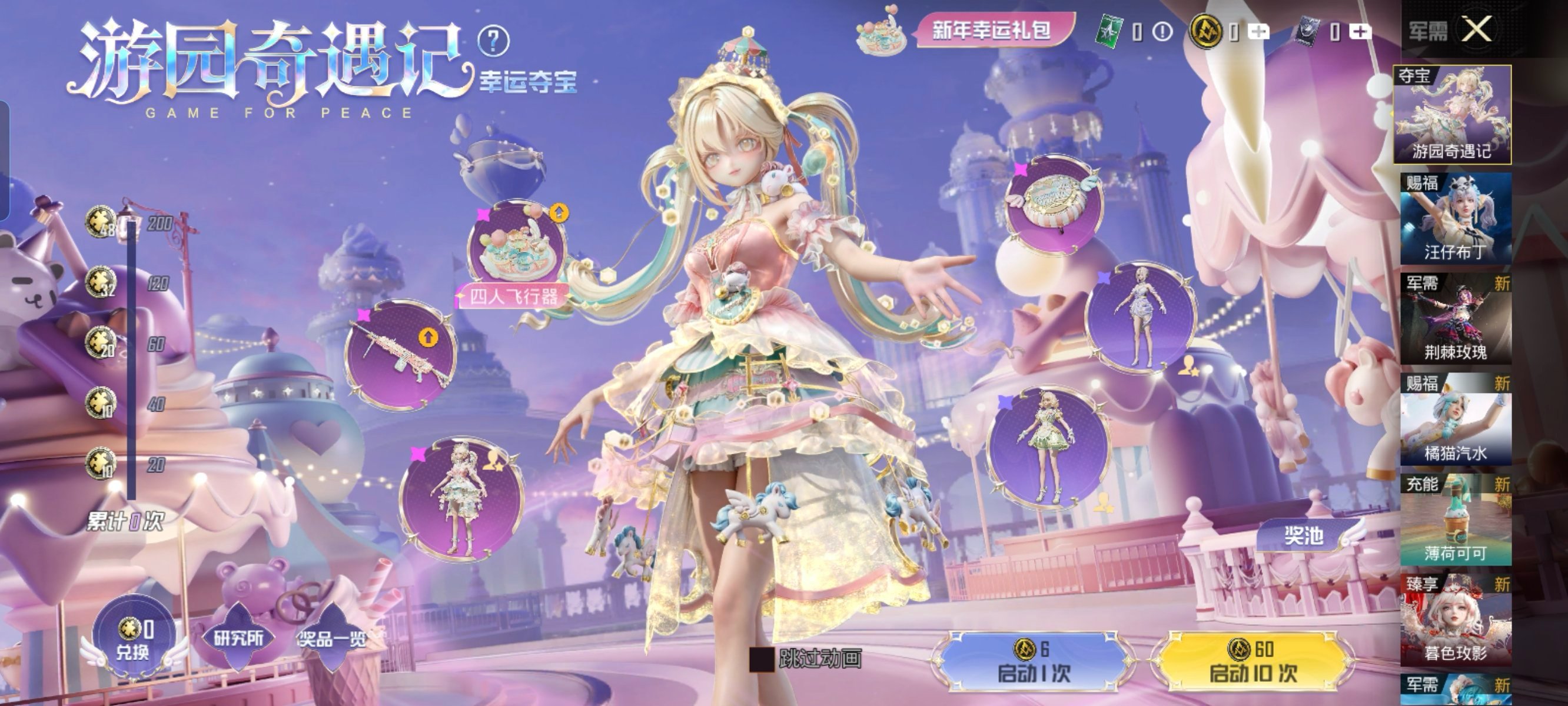1568x706 pixels.
Task: Toggle the 跳过动画 skip animation checkbox
Action: (x=761, y=660)
